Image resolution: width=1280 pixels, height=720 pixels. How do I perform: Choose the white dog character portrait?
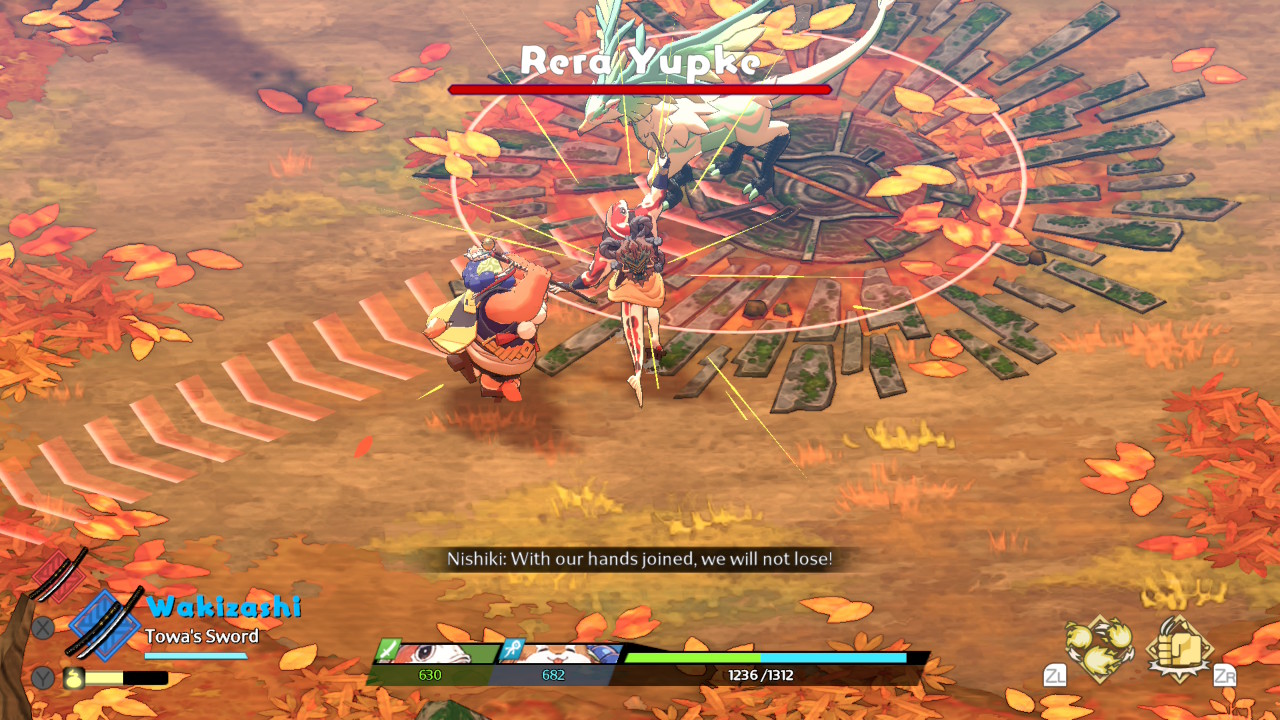pyautogui.click(x=558, y=653)
